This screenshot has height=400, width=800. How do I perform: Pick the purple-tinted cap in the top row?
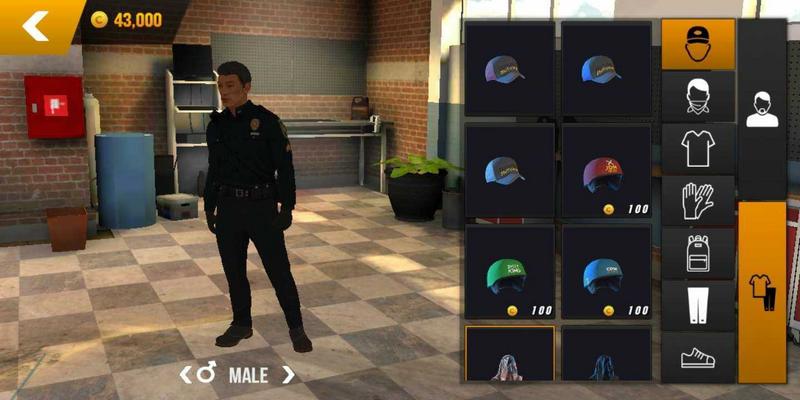pyautogui.click(x=510, y=69)
